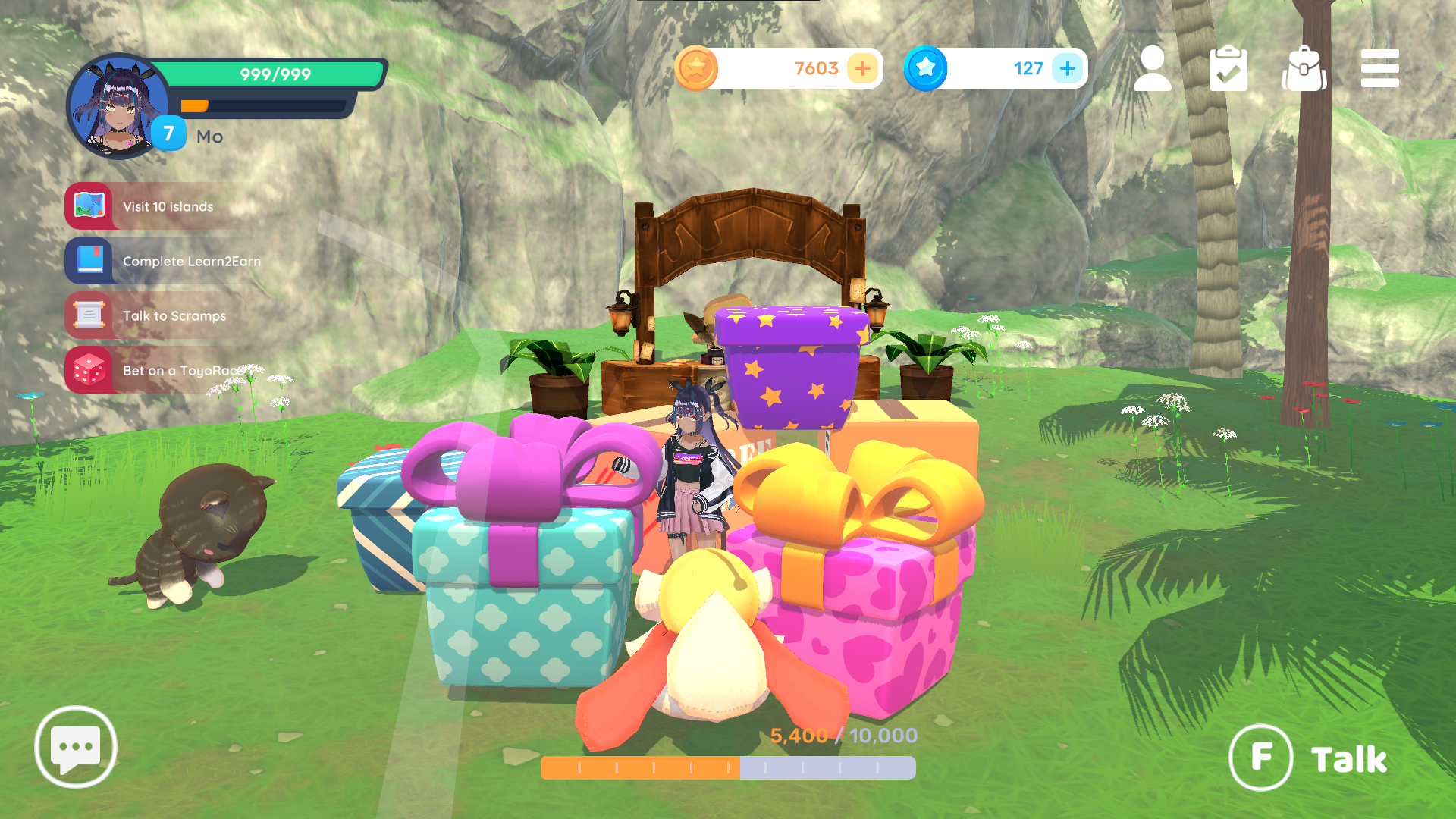Viewport: 1456px width, 819px height.
Task: Open the backpack inventory
Action: [1304, 69]
